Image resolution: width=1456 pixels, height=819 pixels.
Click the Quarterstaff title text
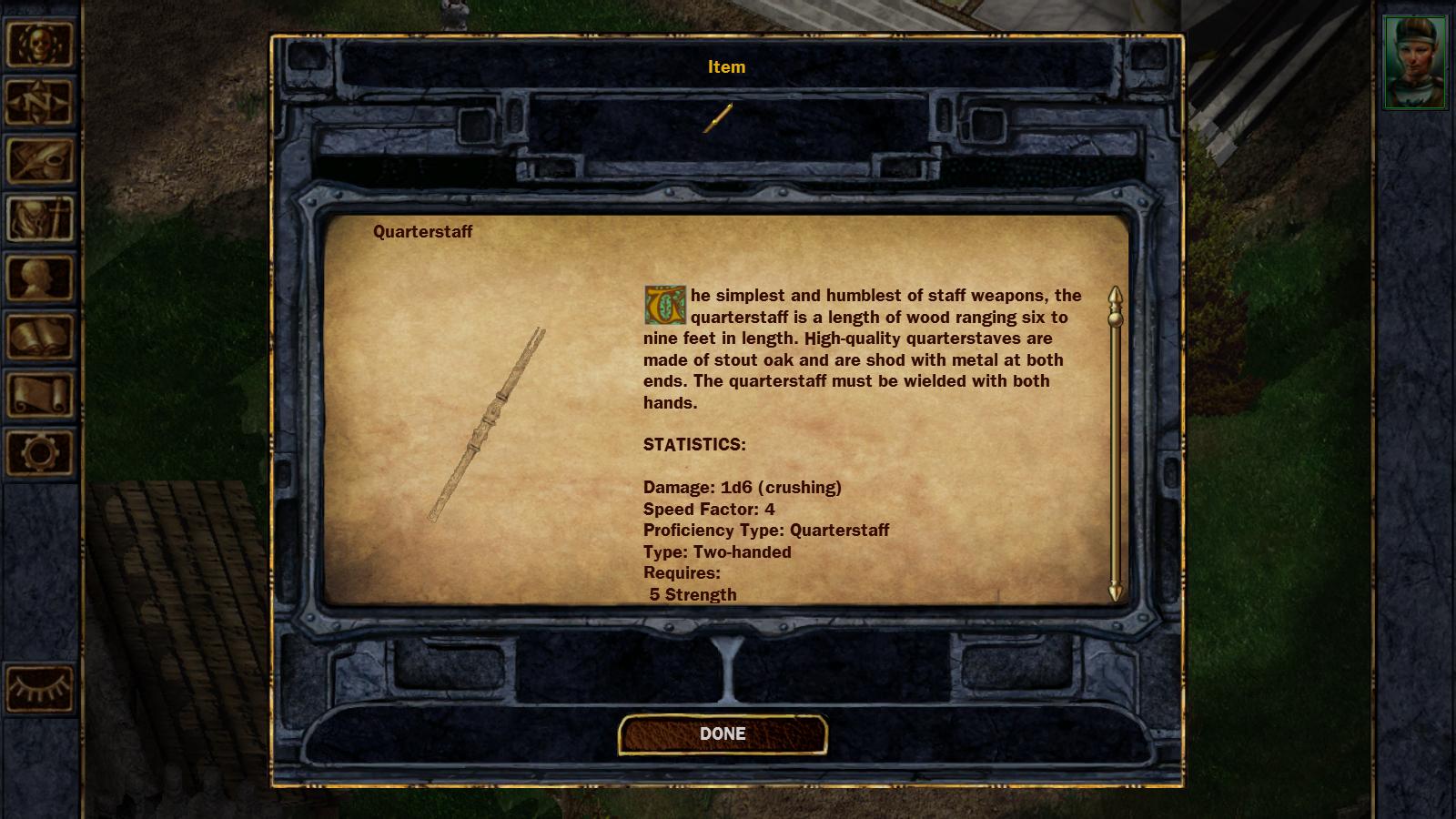[x=421, y=230]
